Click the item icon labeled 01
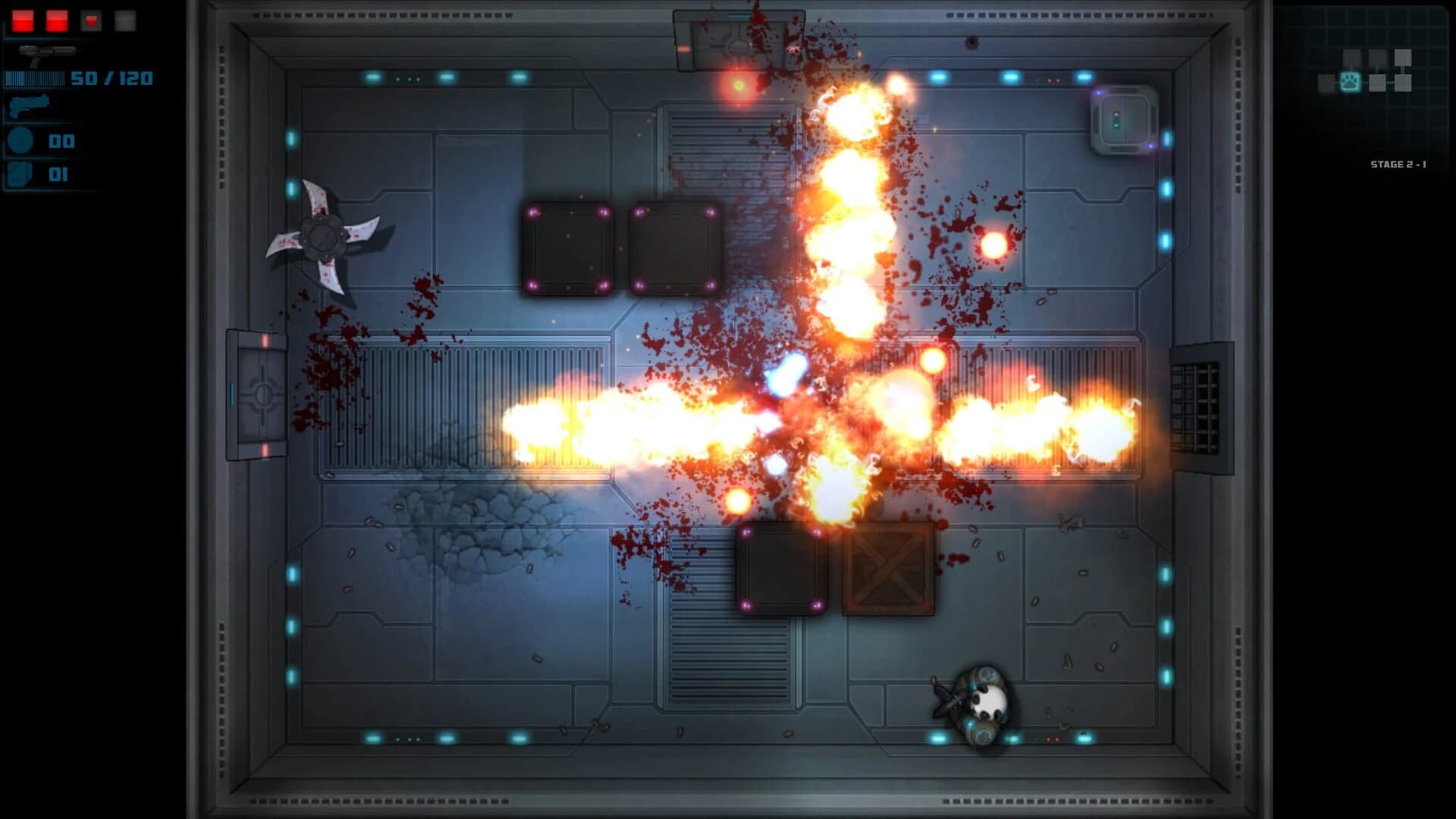 point(20,173)
